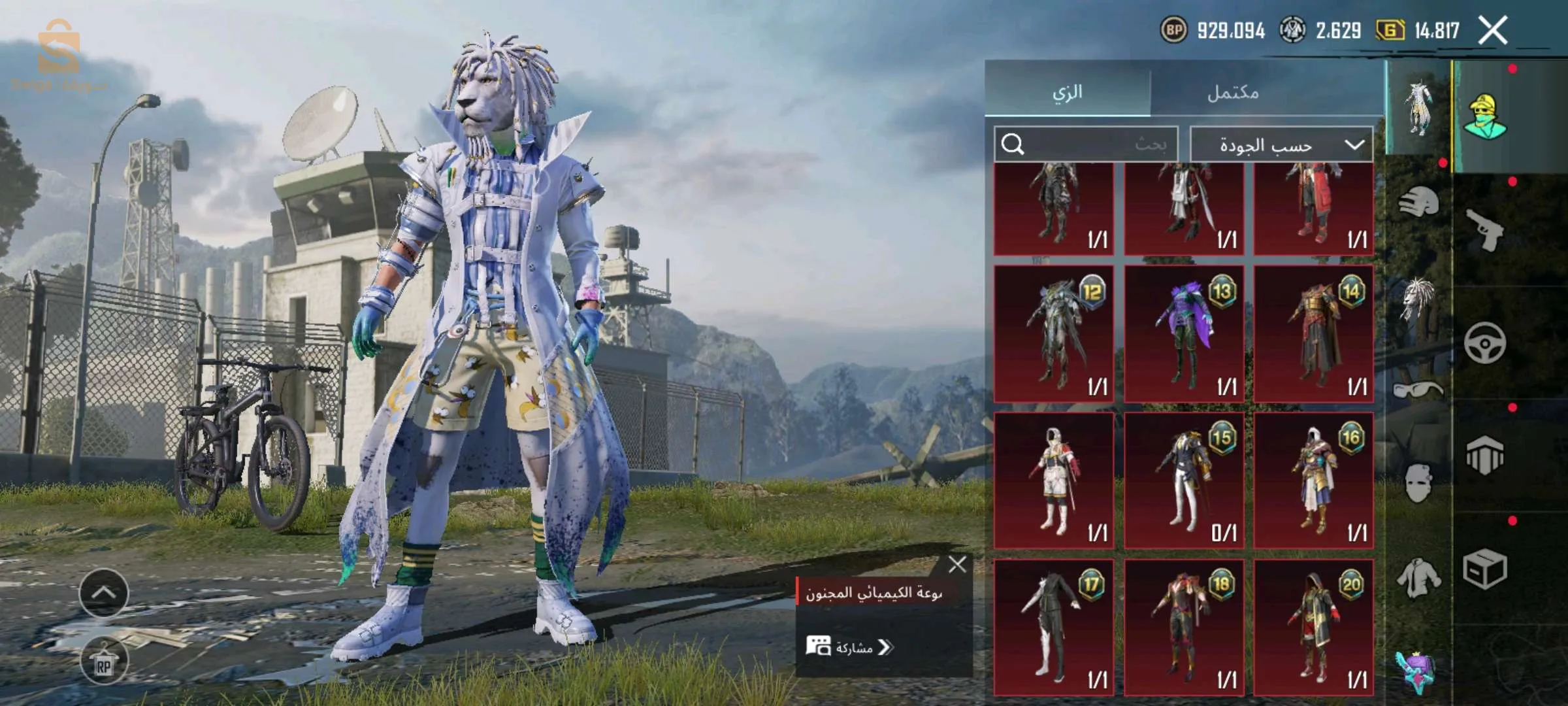
Task: Open the حسب الجودة sorting dropdown
Action: click(x=1281, y=144)
